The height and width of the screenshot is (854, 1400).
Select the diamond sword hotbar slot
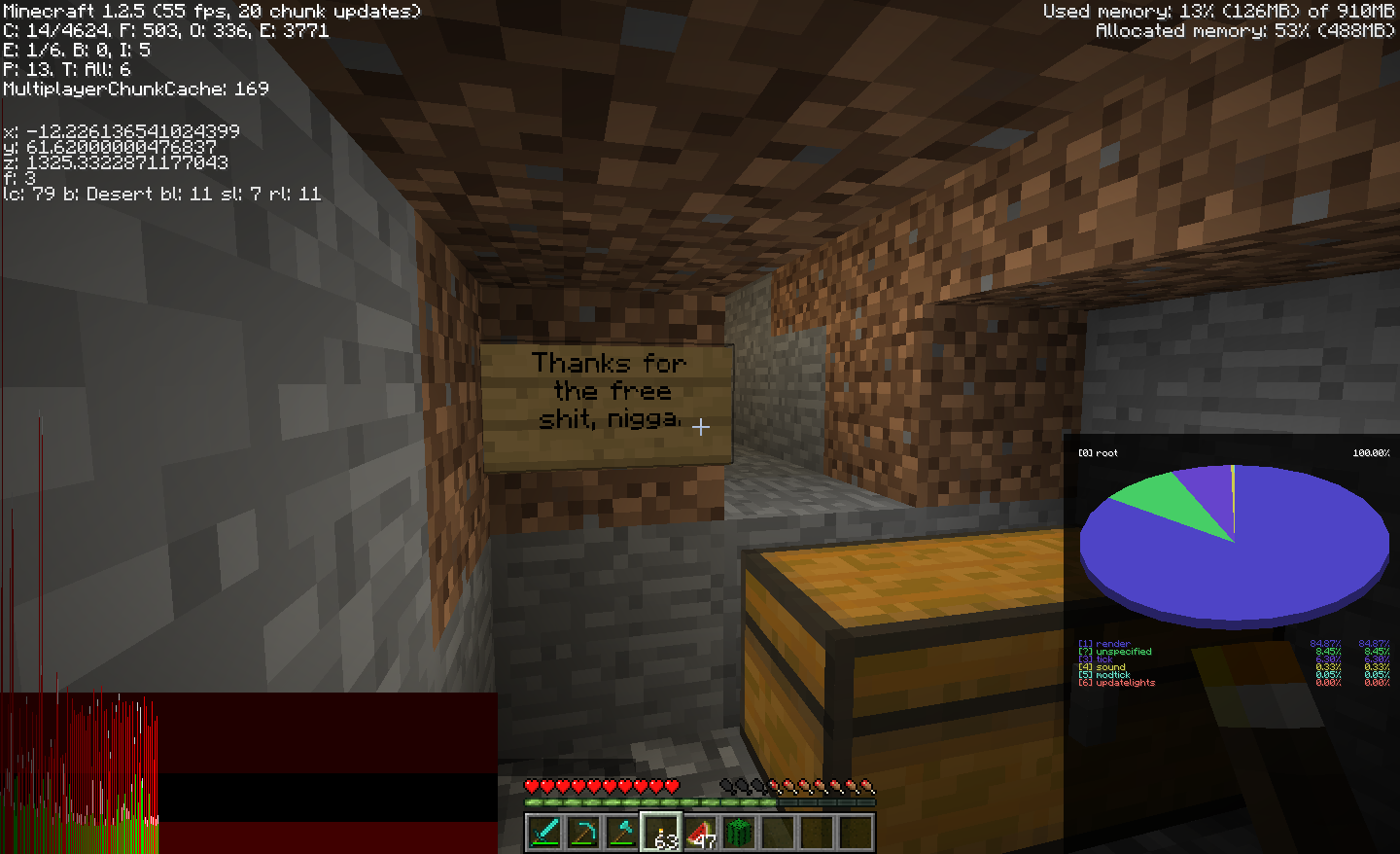pos(544,833)
